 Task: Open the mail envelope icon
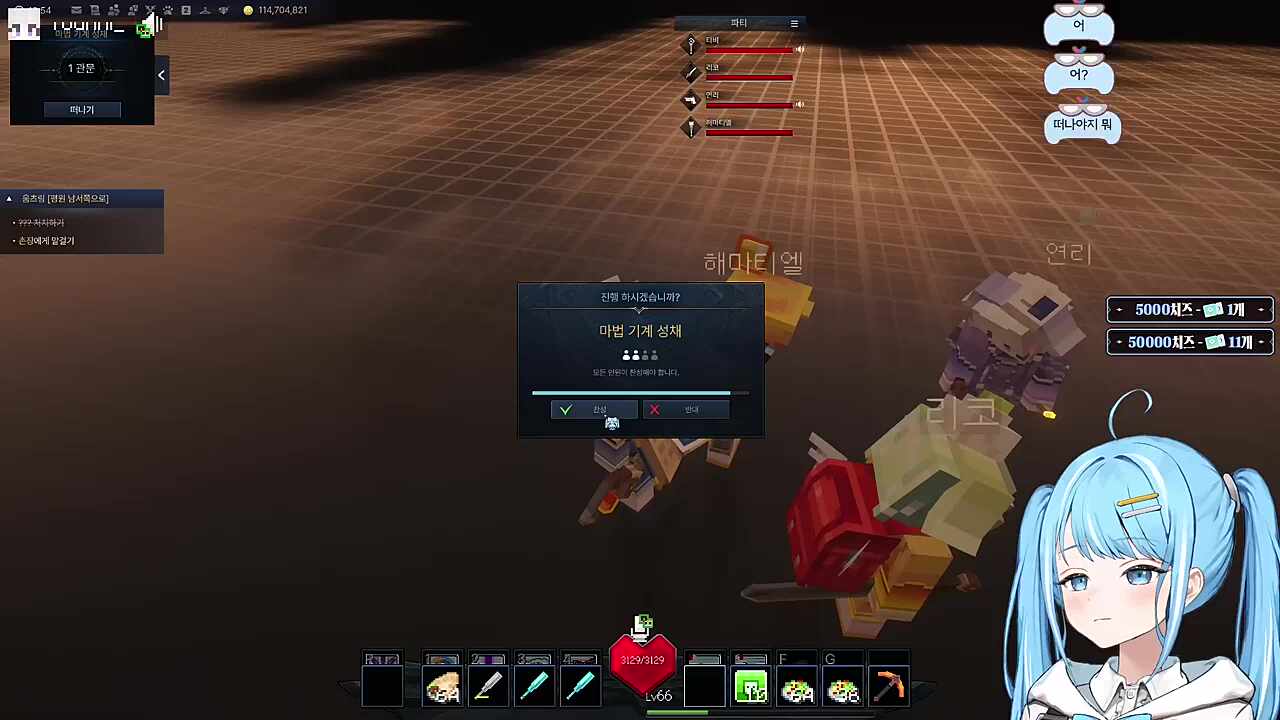pos(76,10)
